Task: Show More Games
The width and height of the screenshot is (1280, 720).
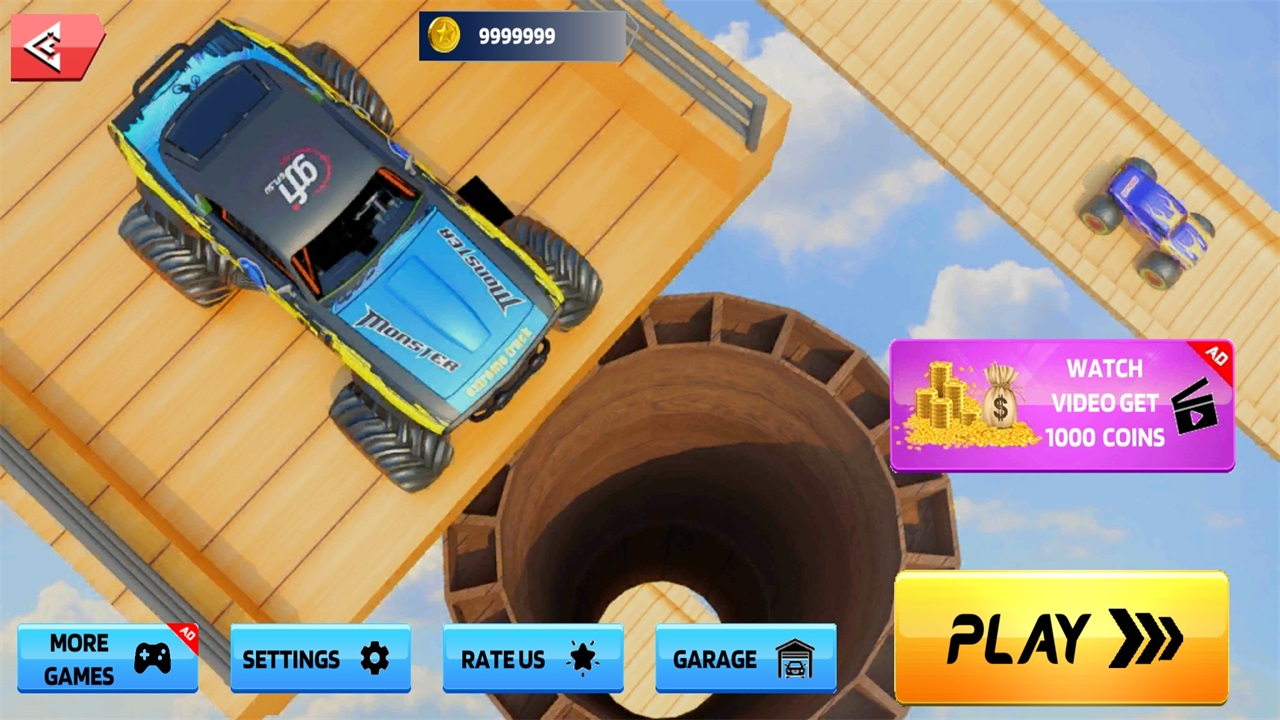Action: (x=107, y=658)
